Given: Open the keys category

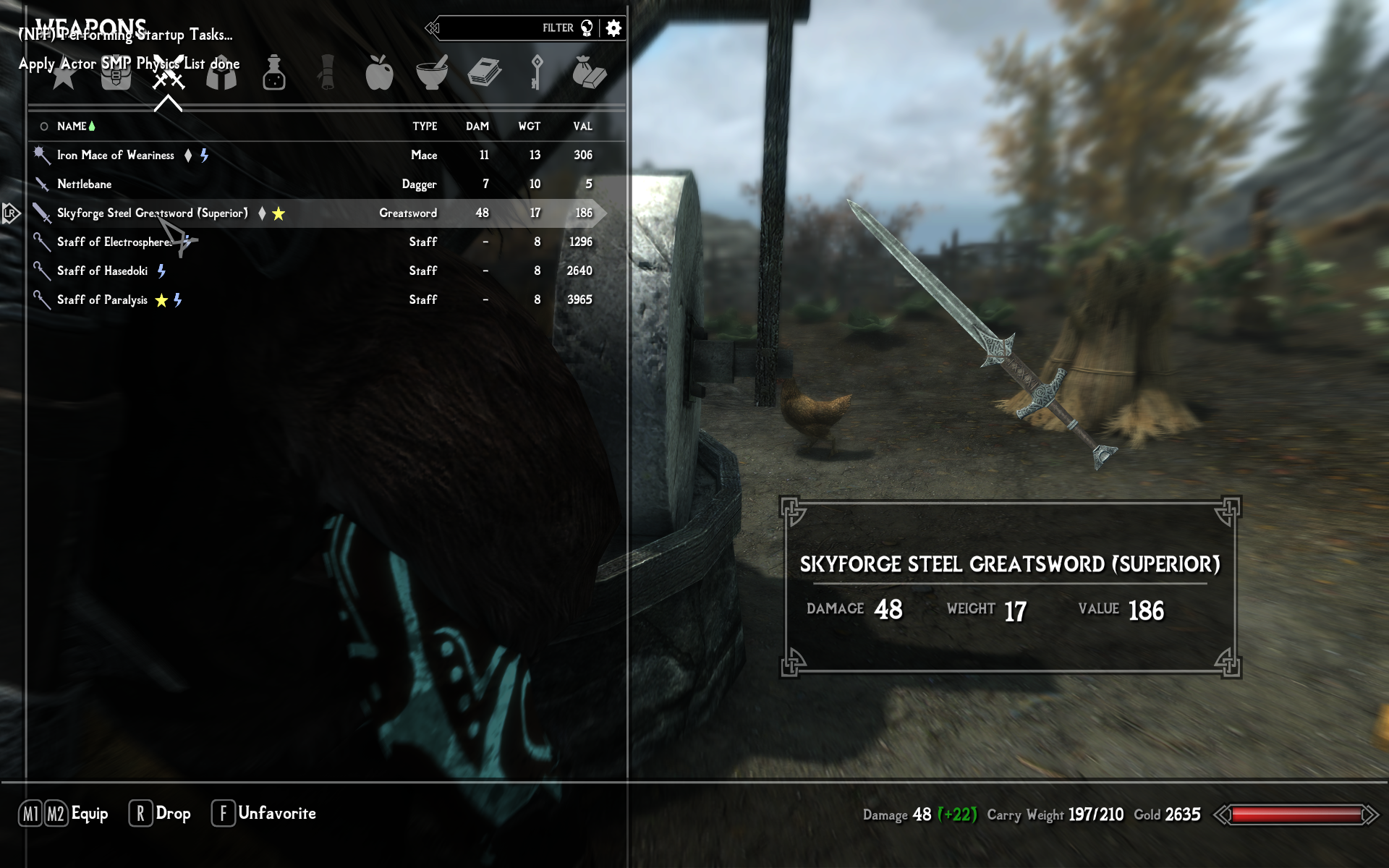Looking at the screenshot, I should click(536, 74).
